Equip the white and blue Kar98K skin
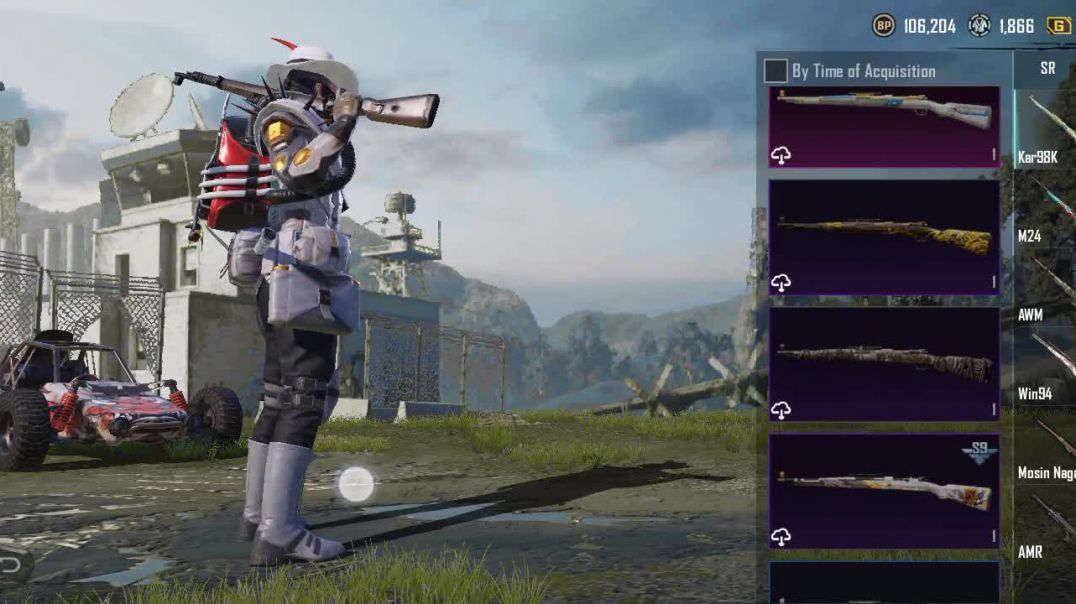Viewport: 1076px width, 604px height. coord(884,126)
